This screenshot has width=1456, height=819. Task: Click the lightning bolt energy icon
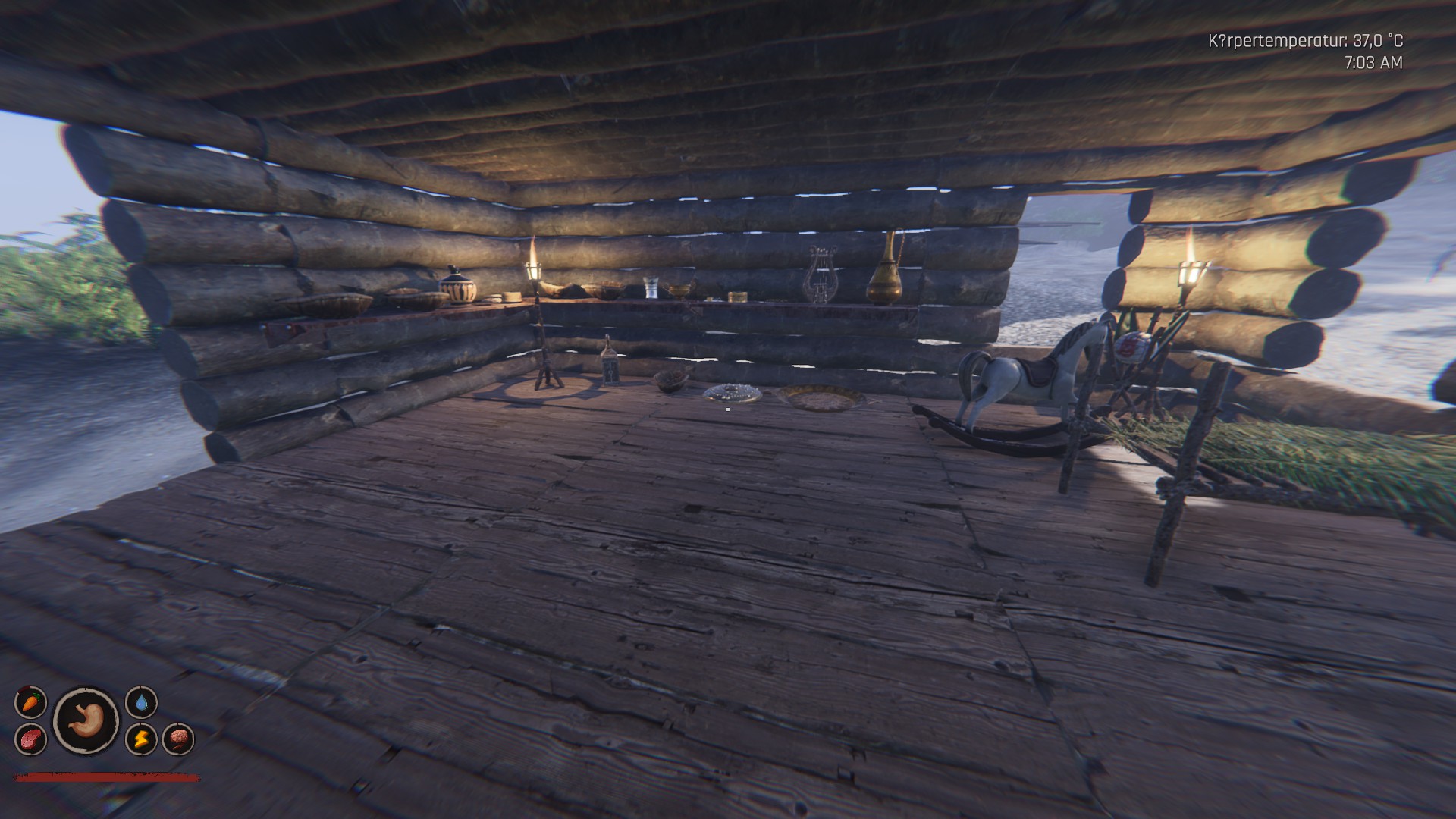[x=141, y=739]
